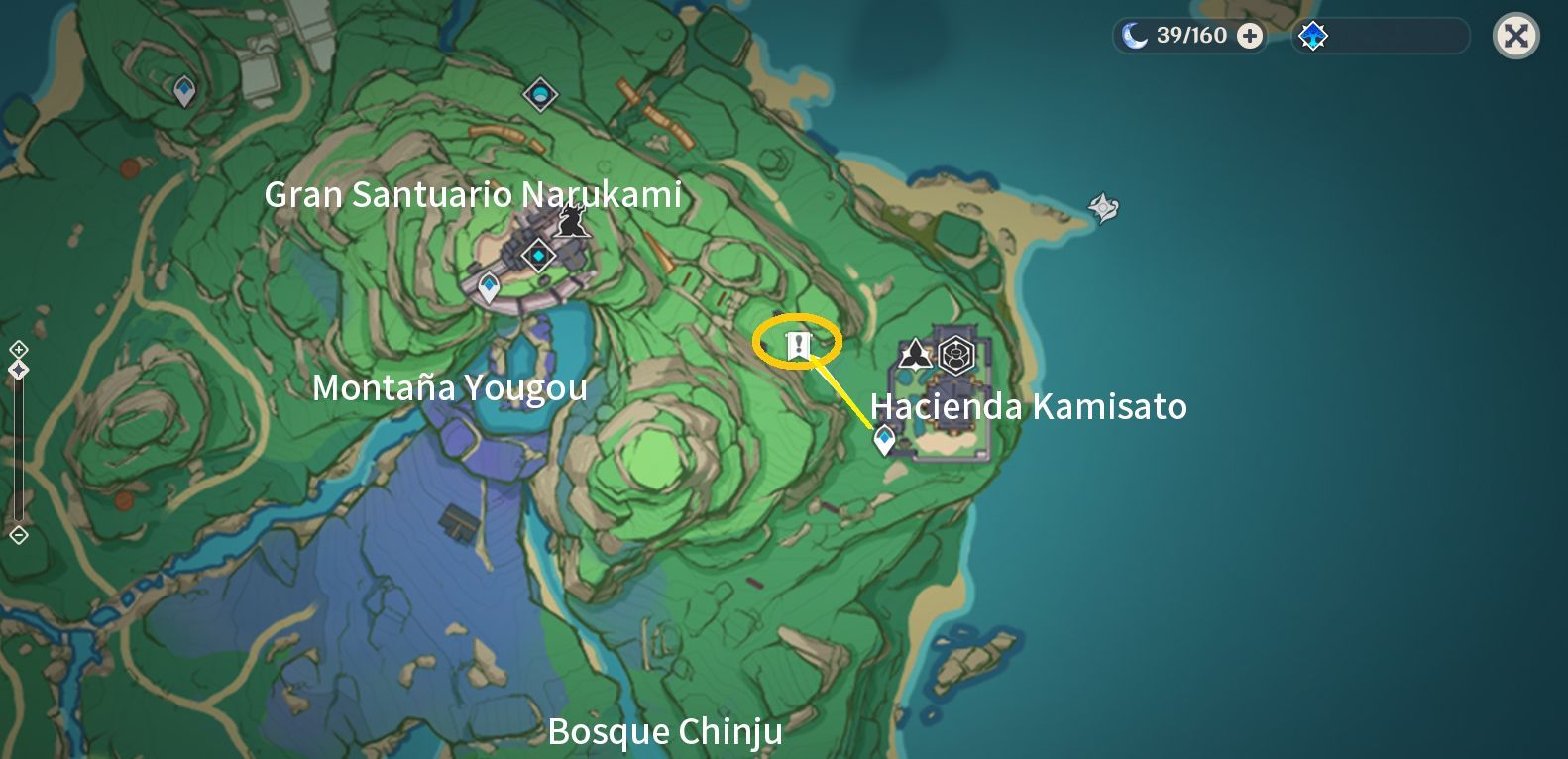Click the teleport waypoint north of the shrine path
1568x759 pixels.
(x=538, y=95)
